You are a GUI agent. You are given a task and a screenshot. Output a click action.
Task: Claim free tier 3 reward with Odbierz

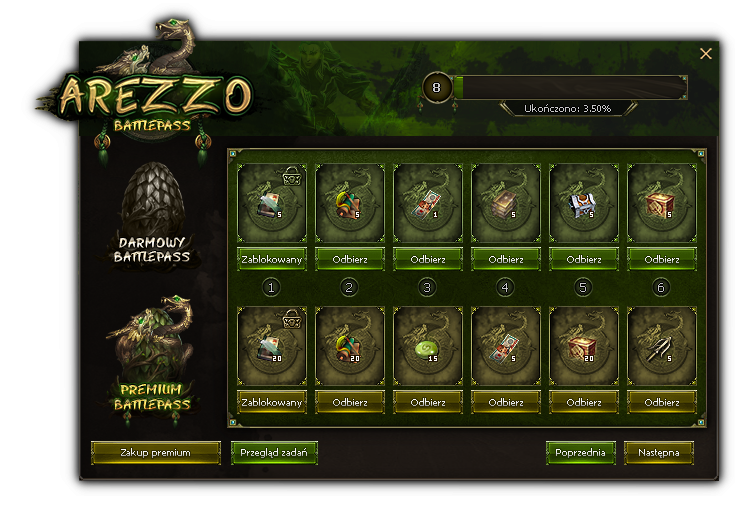427,259
